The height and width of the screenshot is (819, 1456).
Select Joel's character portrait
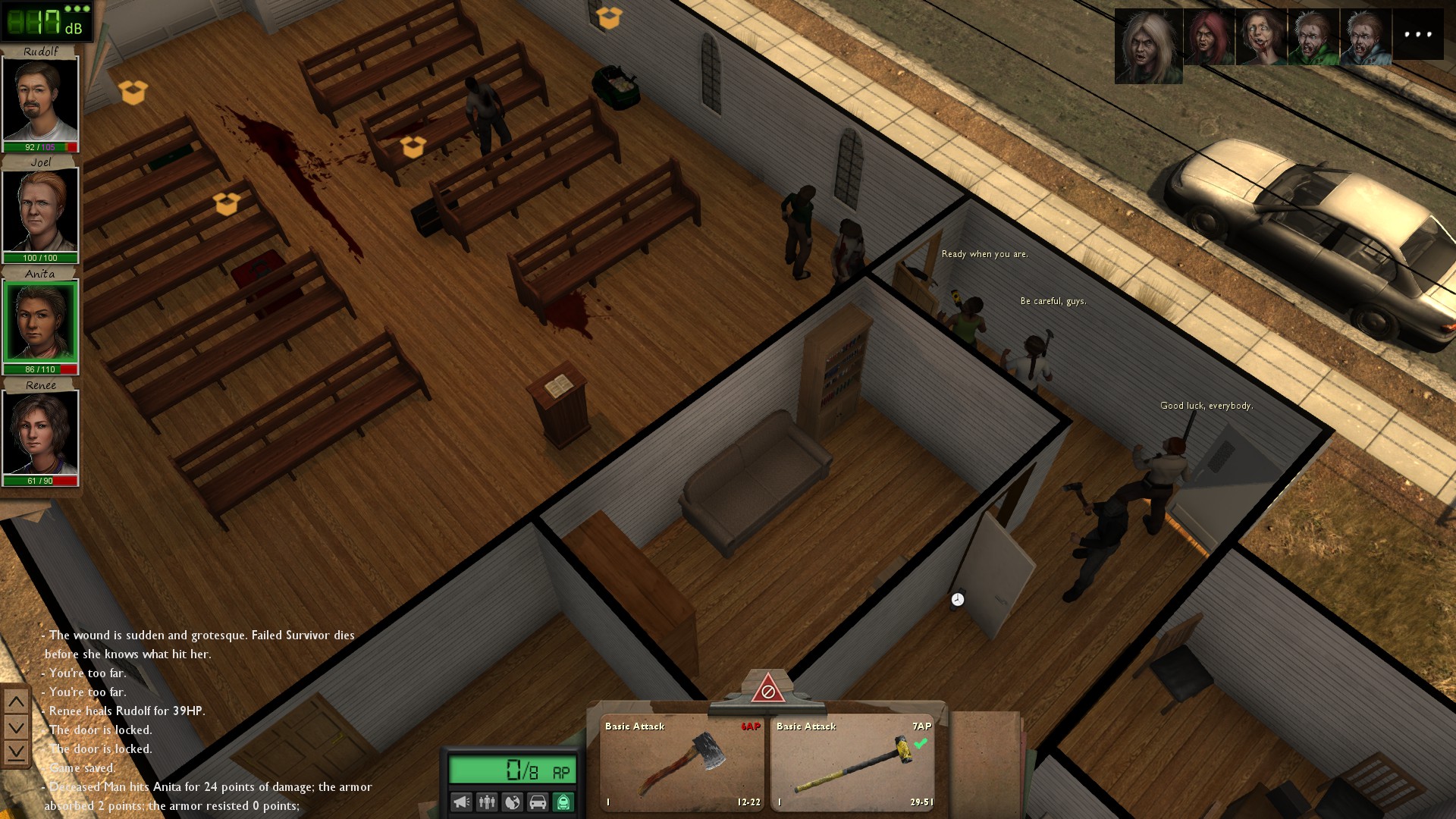click(x=40, y=210)
